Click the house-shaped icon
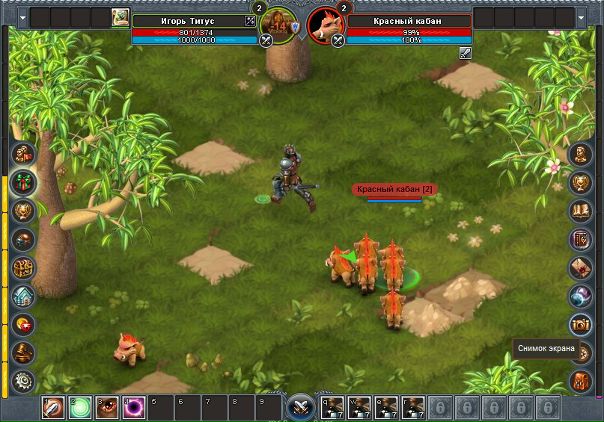Image resolution: width=604 pixels, height=422 pixels. 22,296
